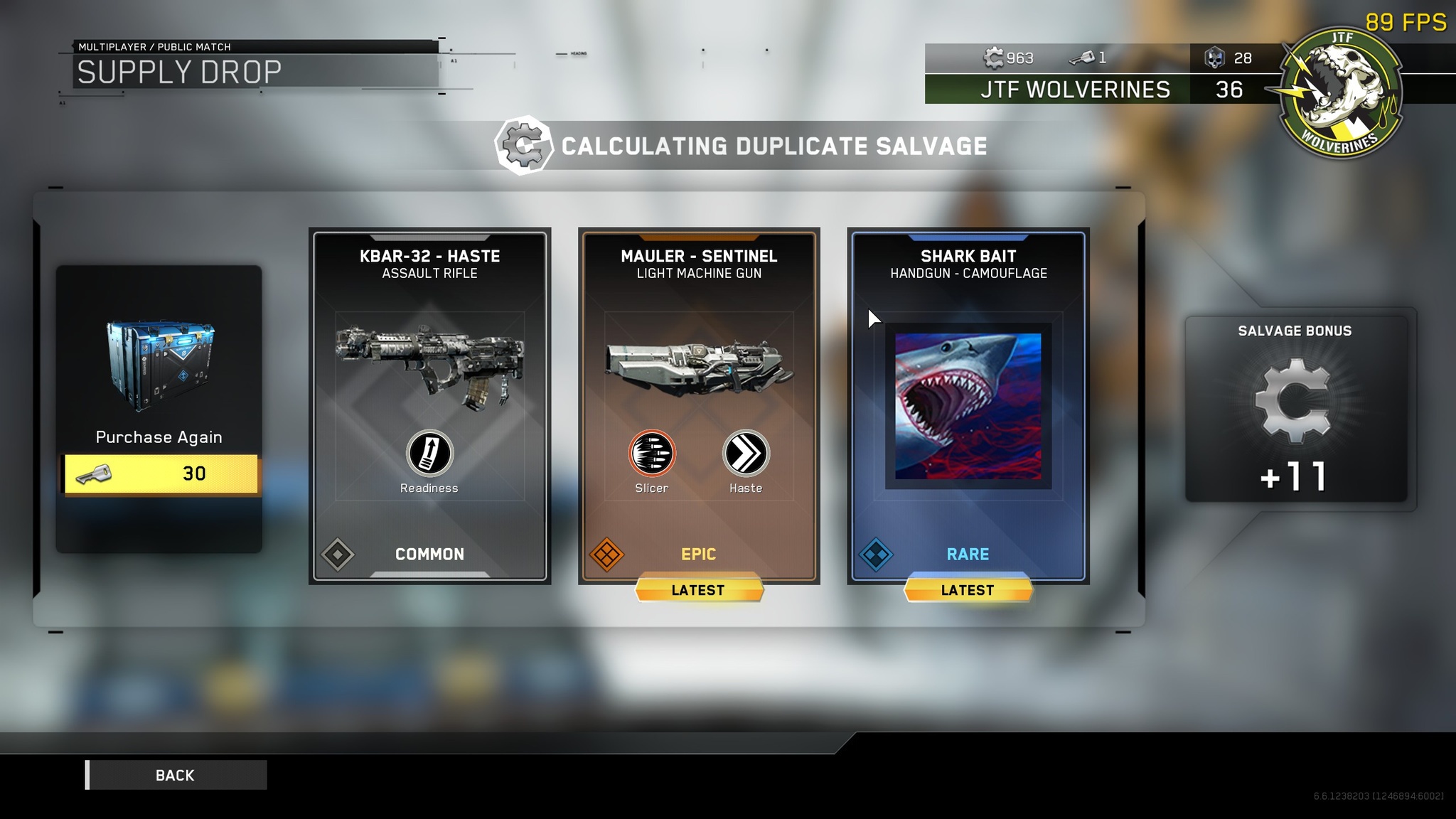The image size is (1456, 819).
Task: Select the Shark Bait handgun camouflage card
Action: 968,405
